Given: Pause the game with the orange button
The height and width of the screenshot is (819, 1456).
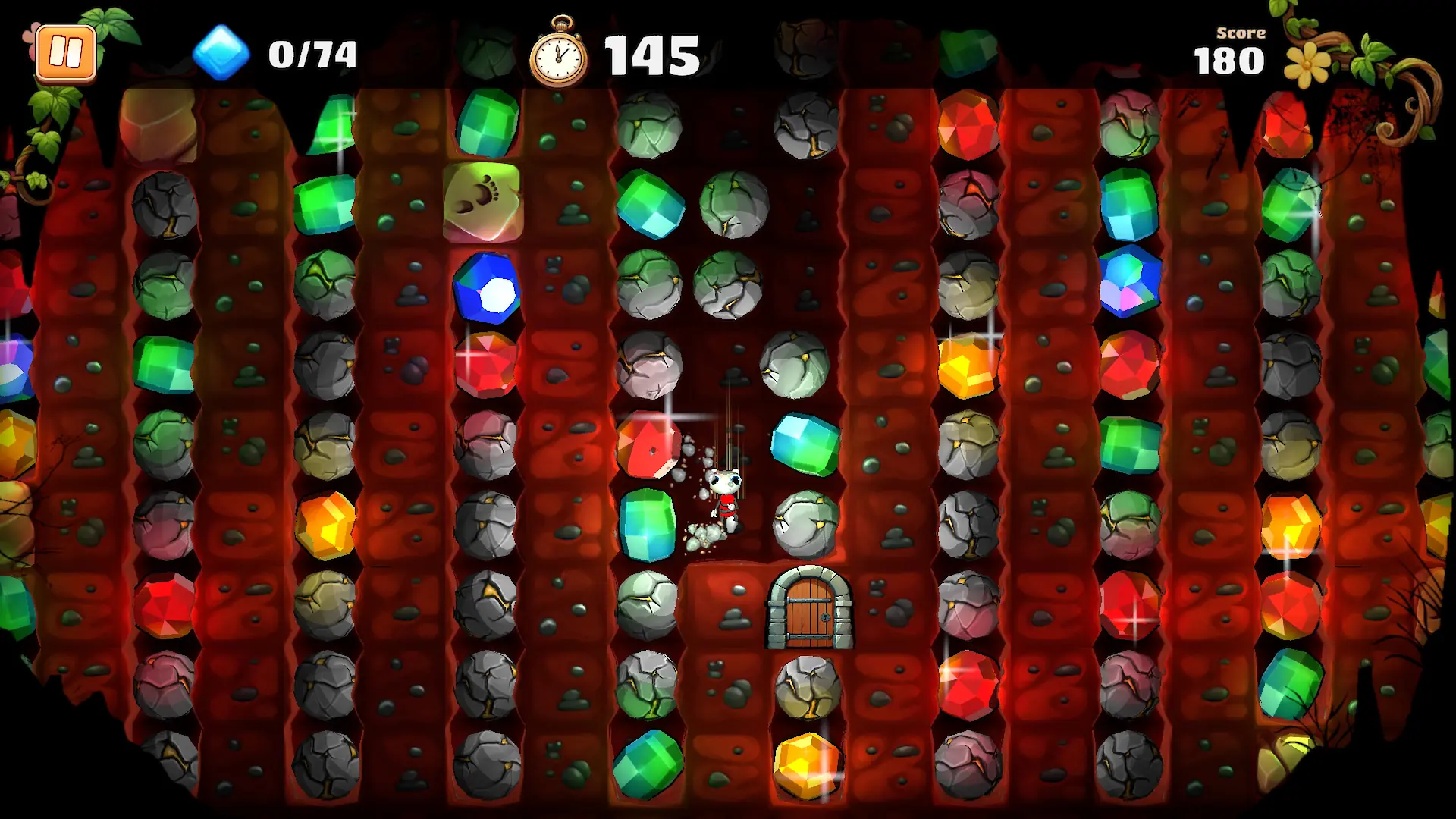Looking at the screenshot, I should (66, 53).
